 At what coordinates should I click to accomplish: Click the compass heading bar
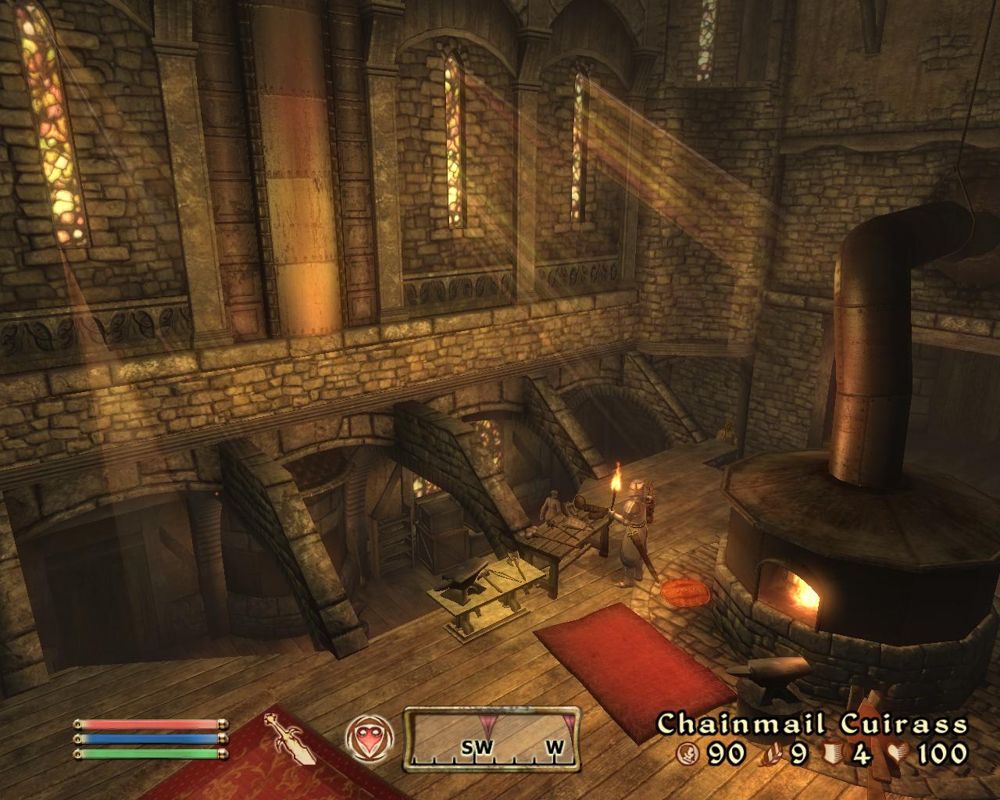pos(491,739)
